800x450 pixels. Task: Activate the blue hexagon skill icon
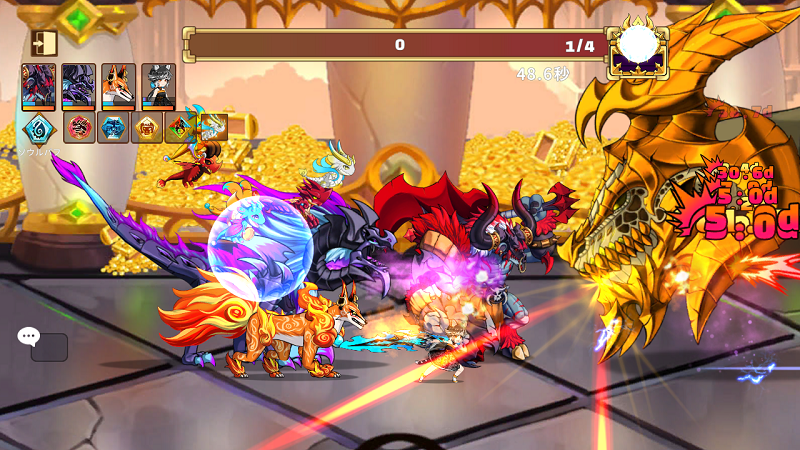114,128
